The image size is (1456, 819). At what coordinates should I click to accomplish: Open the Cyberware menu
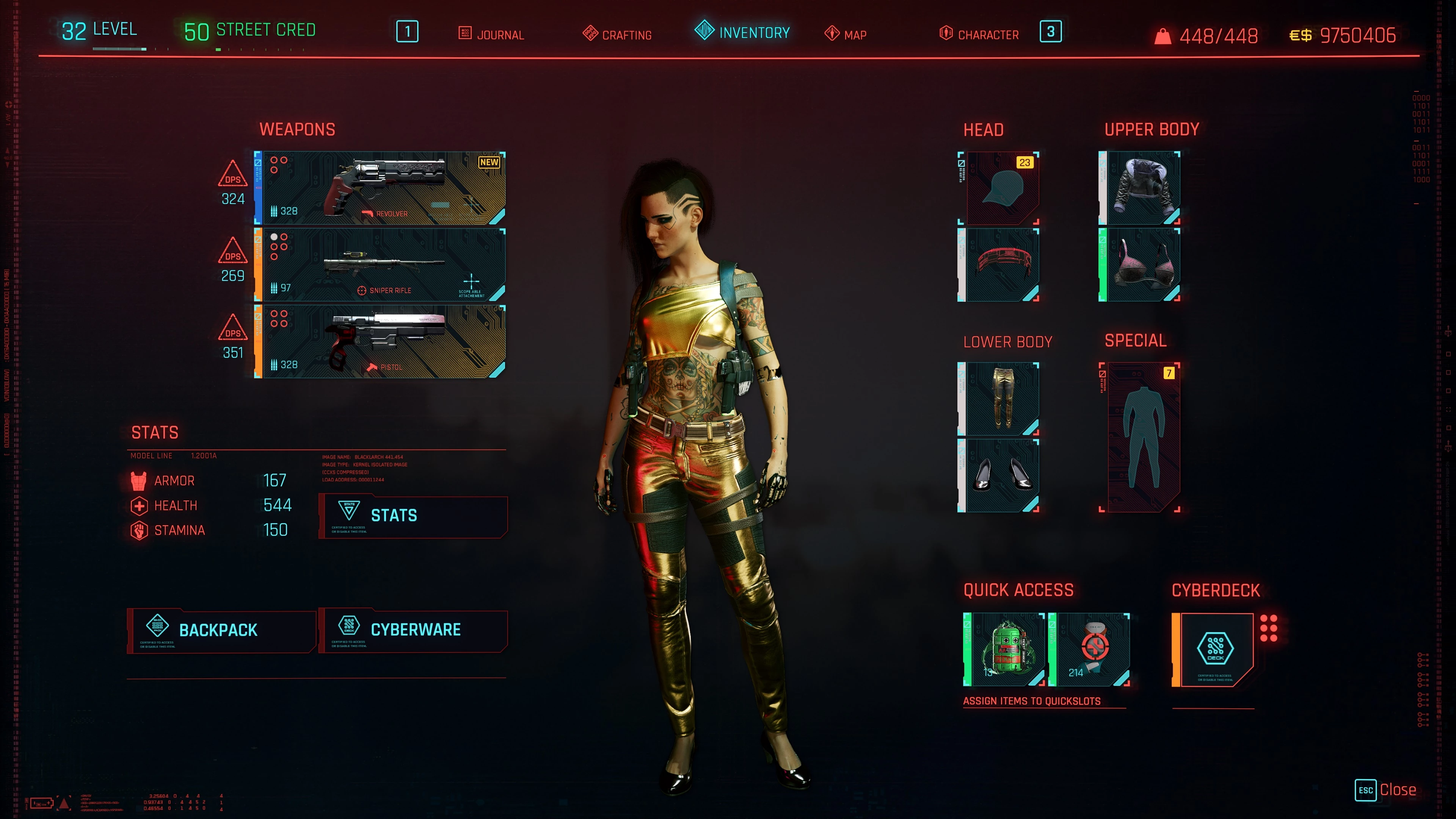click(x=413, y=630)
